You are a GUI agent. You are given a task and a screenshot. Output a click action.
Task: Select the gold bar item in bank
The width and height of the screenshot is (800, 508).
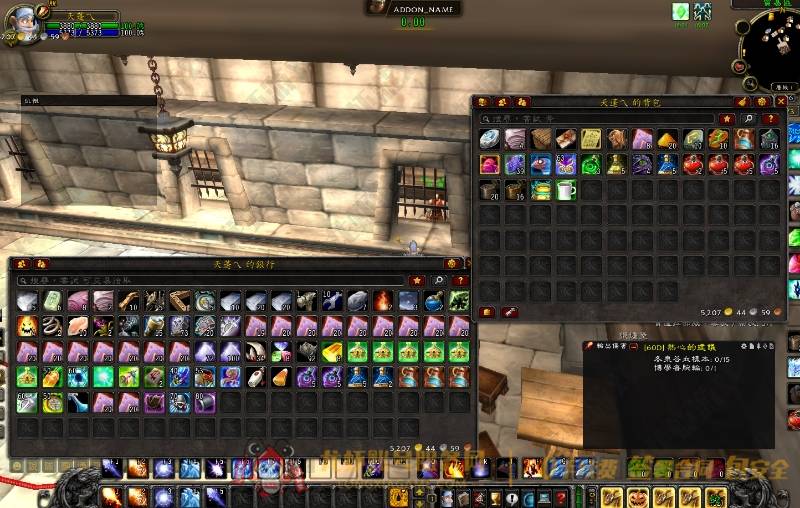331,351
